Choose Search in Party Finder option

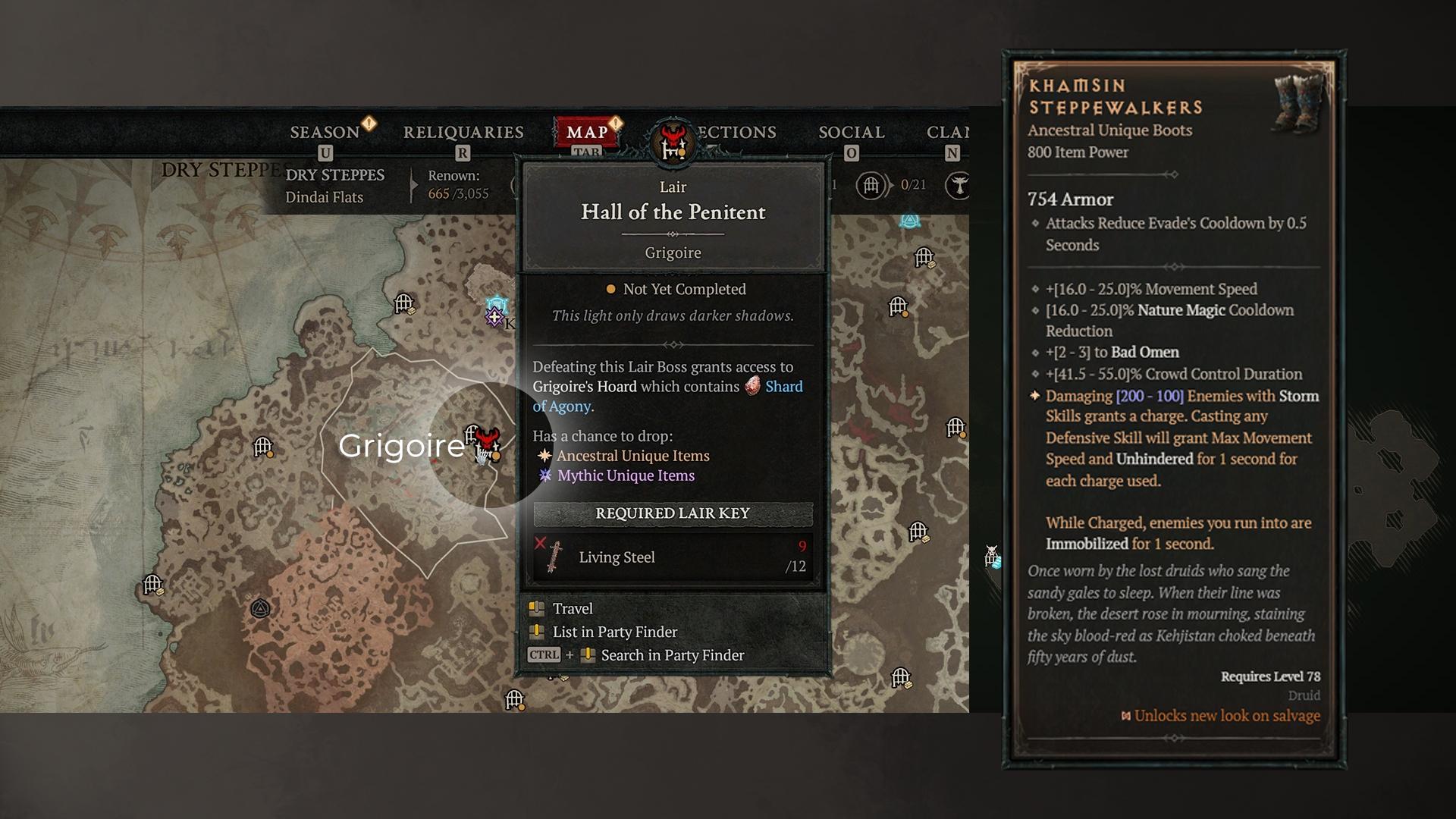672,655
